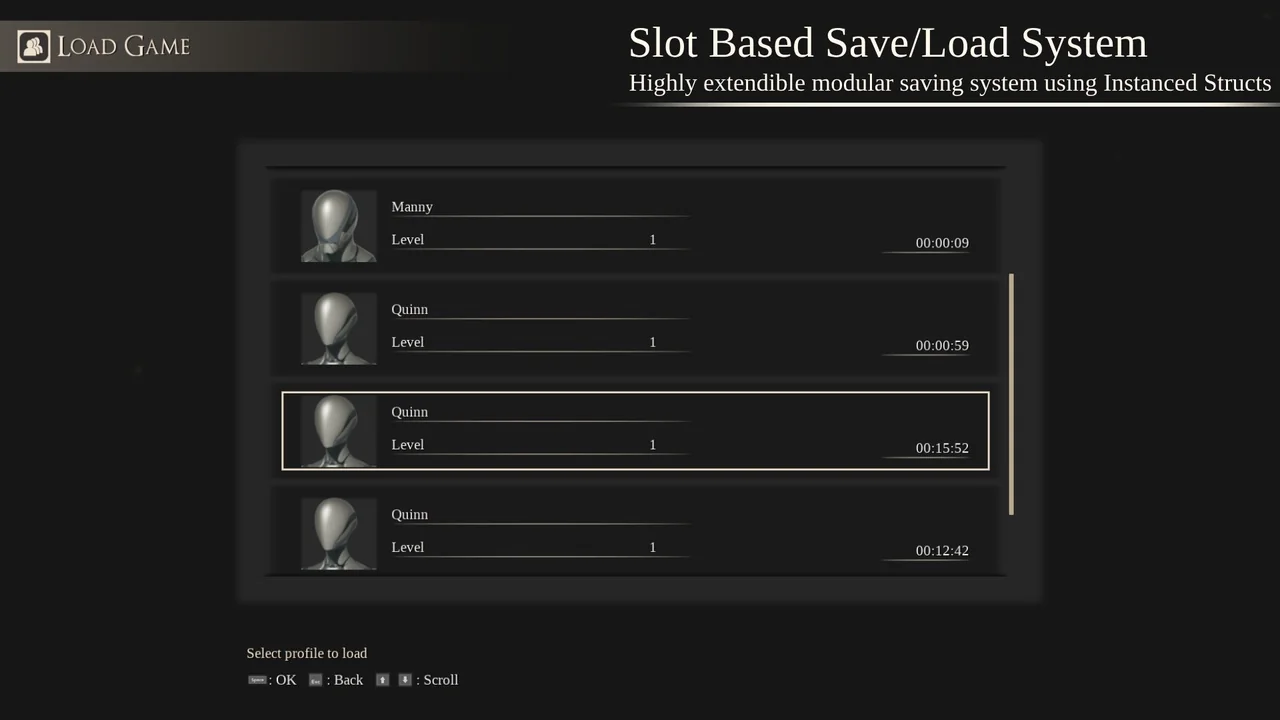Screen dimensions: 1280x720
Task: Click the Load Game header text
Action: (x=123, y=46)
